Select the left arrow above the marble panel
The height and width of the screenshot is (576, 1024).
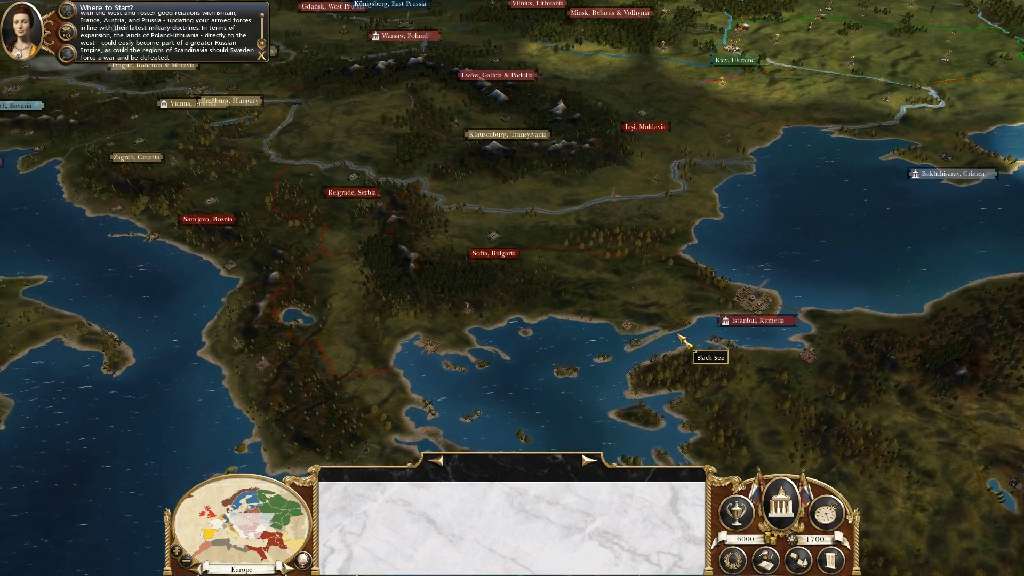coord(436,461)
